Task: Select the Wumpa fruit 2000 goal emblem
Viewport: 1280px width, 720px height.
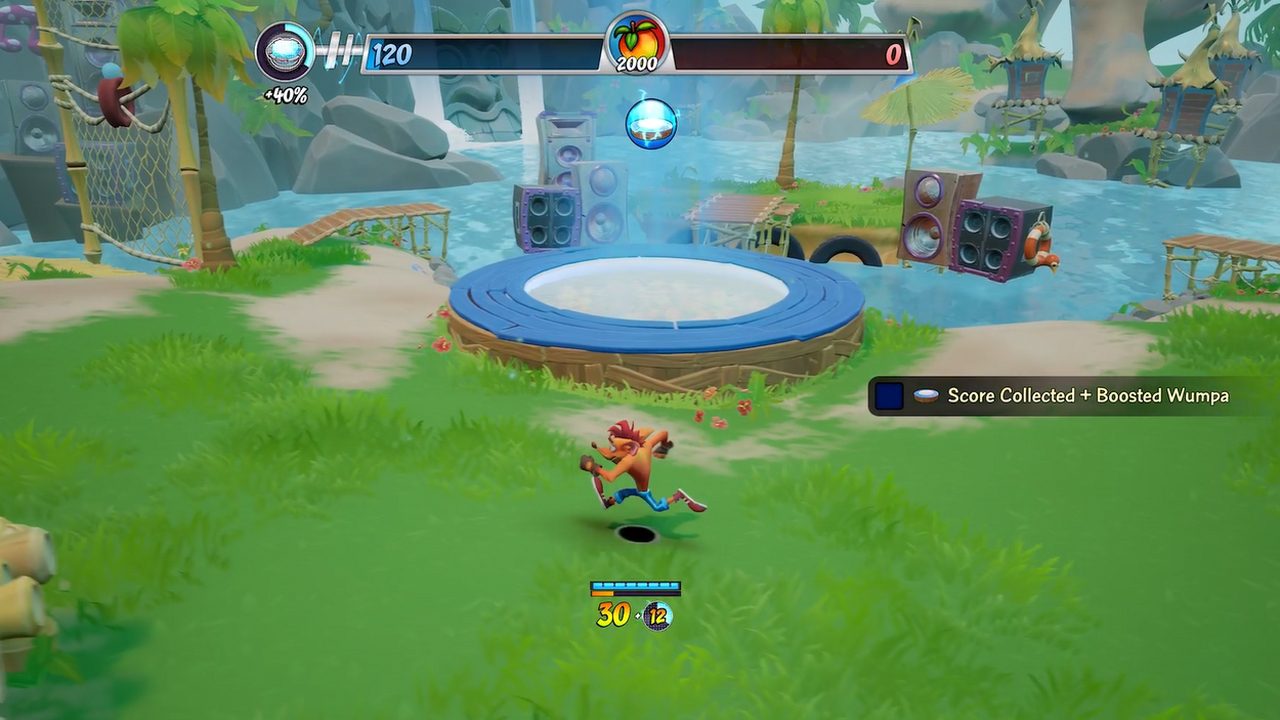Action: click(636, 44)
